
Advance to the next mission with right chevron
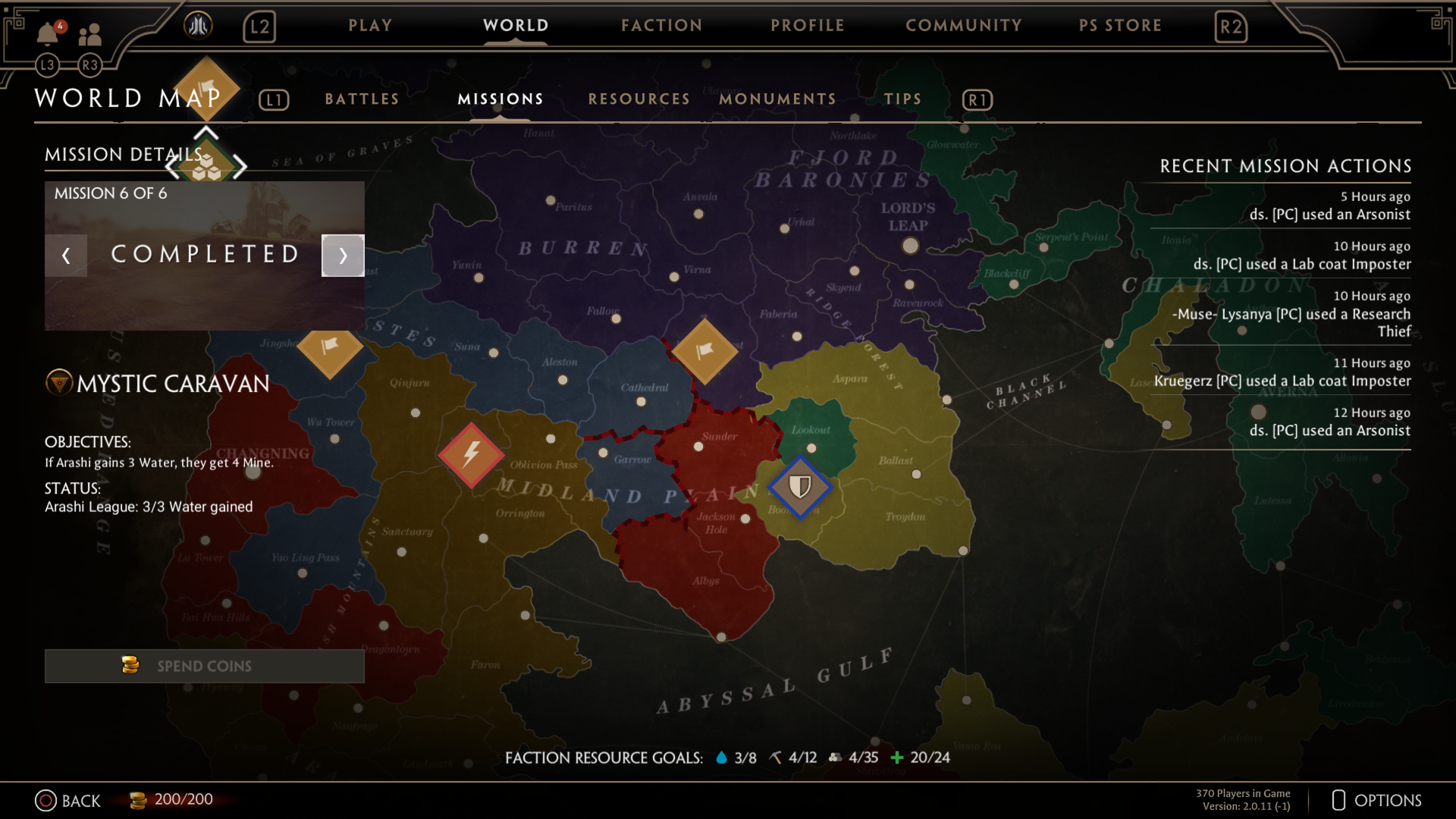[x=343, y=256]
